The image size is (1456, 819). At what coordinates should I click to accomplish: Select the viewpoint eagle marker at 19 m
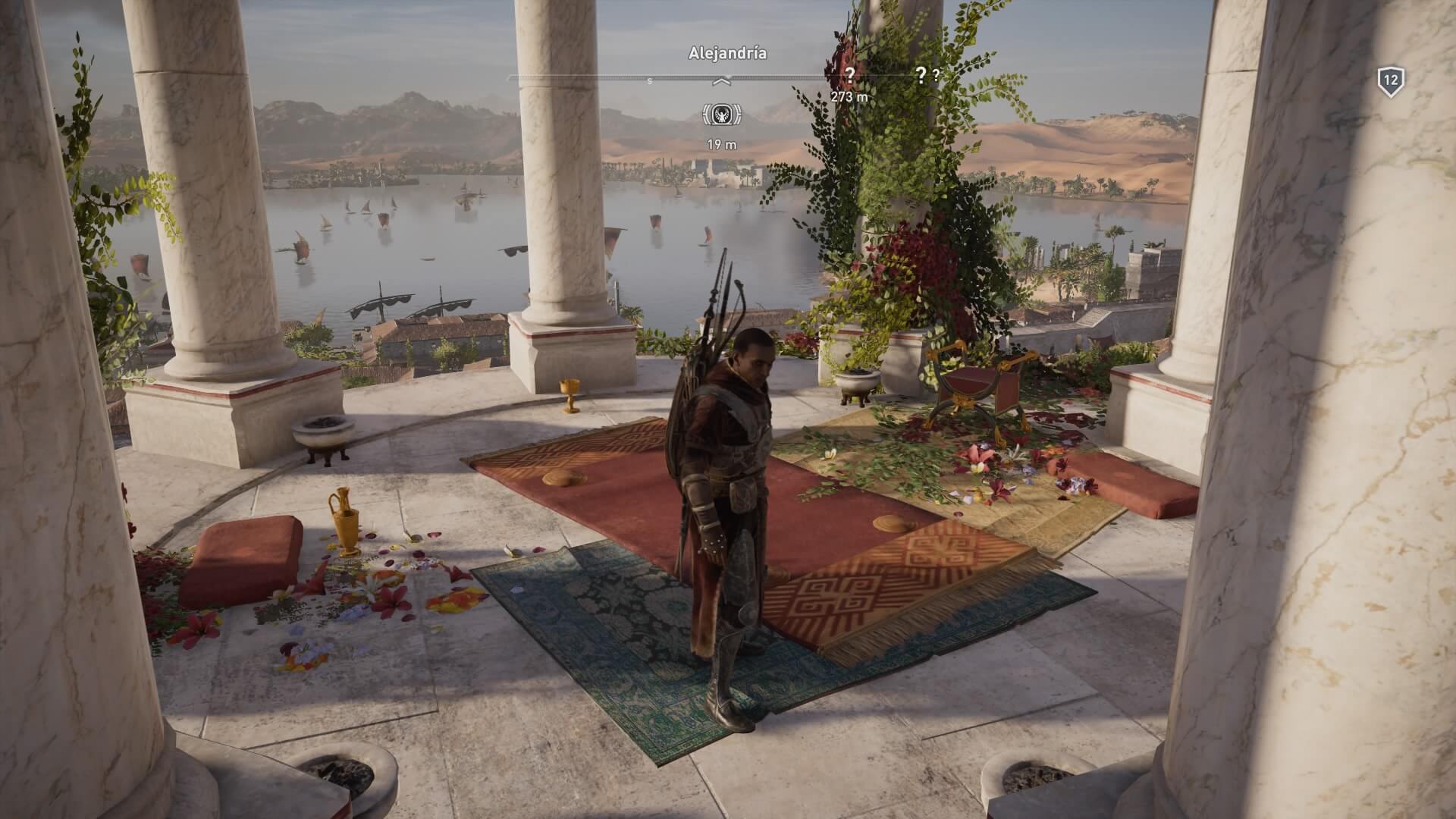coord(722,115)
